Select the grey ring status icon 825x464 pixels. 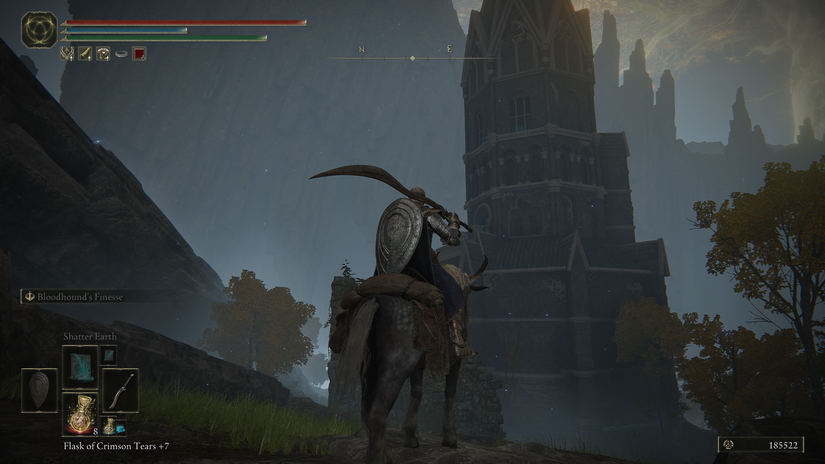[x=121, y=53]
